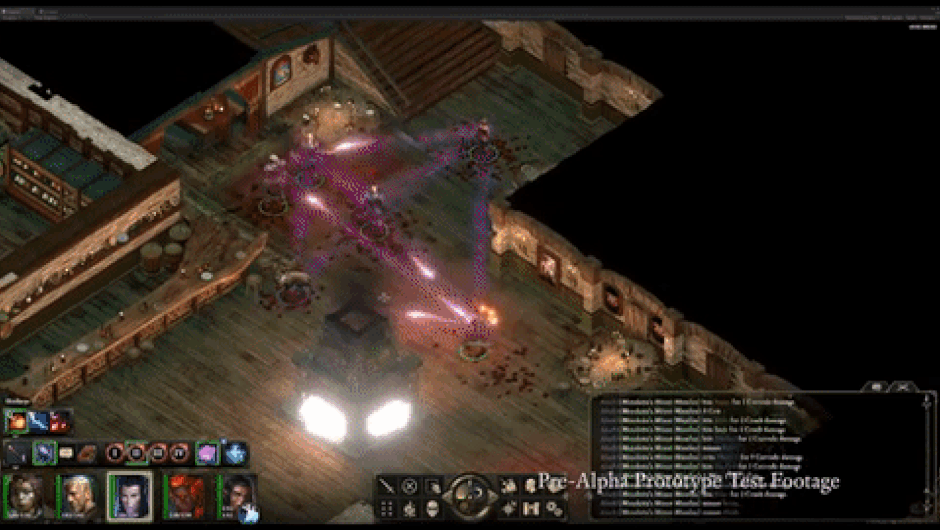Click the crossed-circle cancel action button
940x530 pixels.
click(409, 486)
